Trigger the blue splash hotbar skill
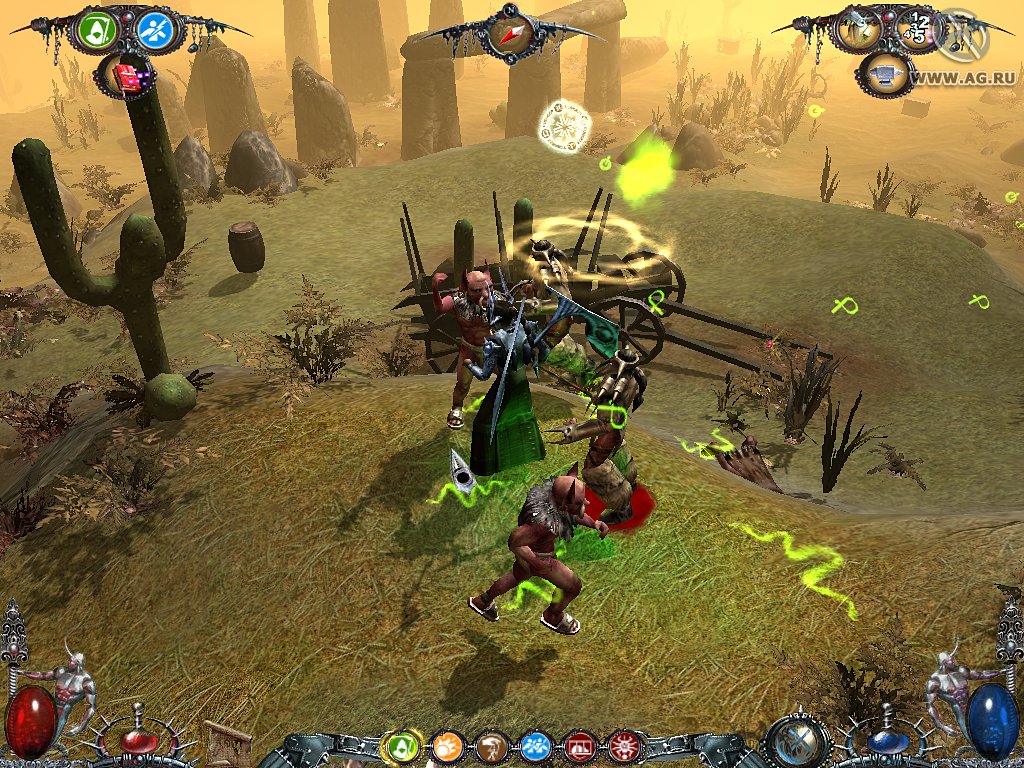The image size is (1024, 768). tap(536, 746)
